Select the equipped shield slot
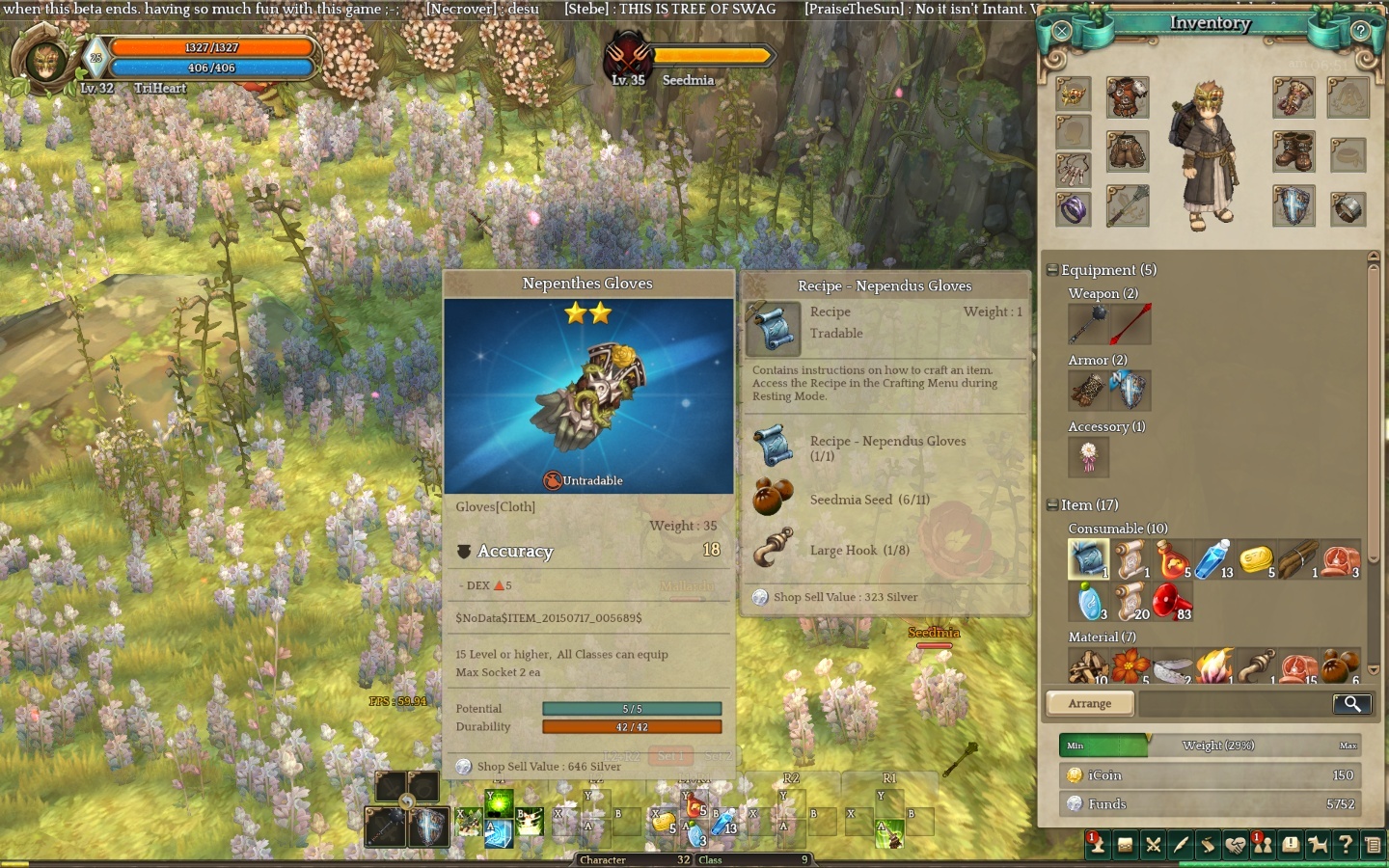Screen dimensions: 1389x868 click(x=1293, y=207)
